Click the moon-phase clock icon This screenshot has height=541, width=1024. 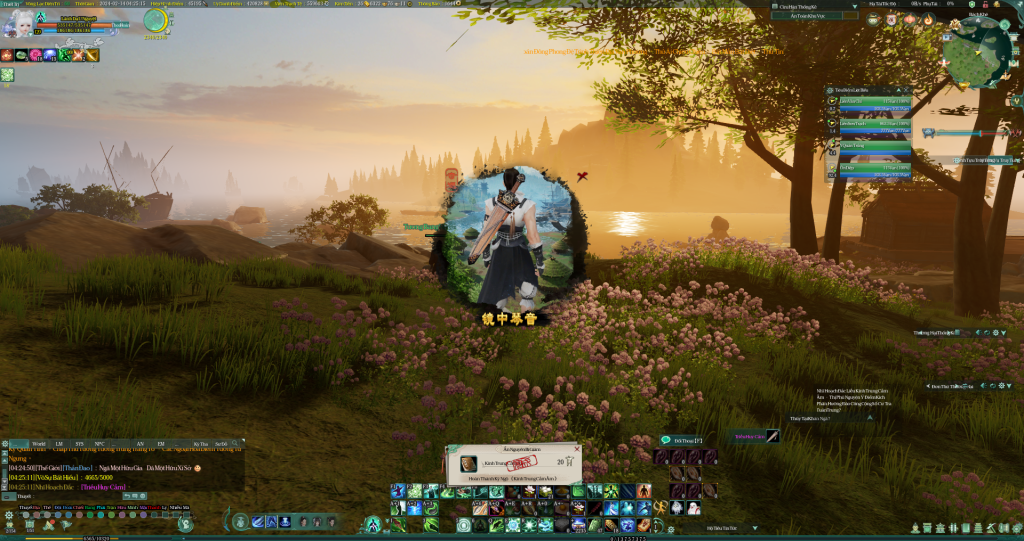[x=156, y=21]
